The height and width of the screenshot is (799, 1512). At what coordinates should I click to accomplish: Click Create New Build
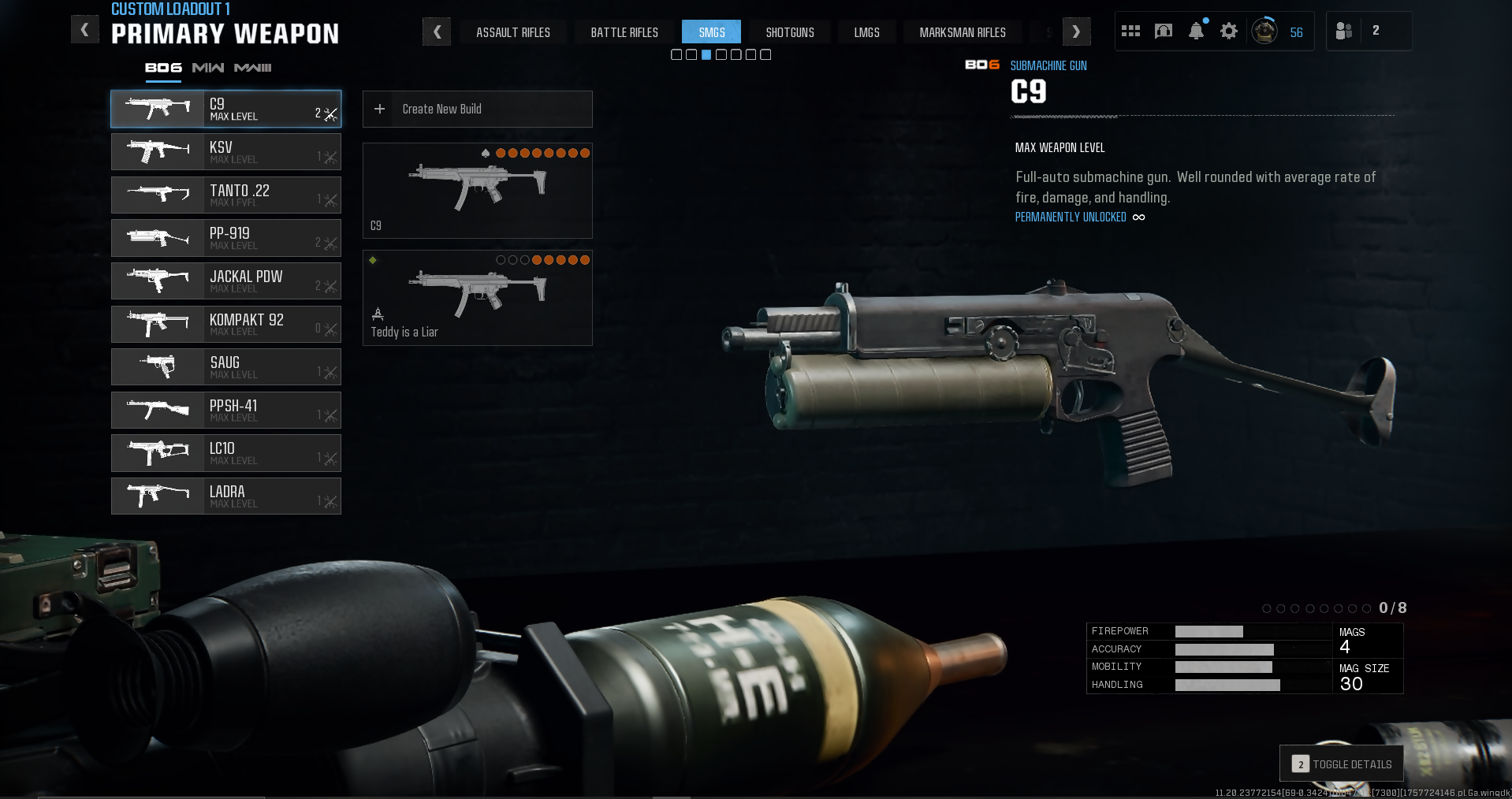pyautogui.click(x=477, y=110)
